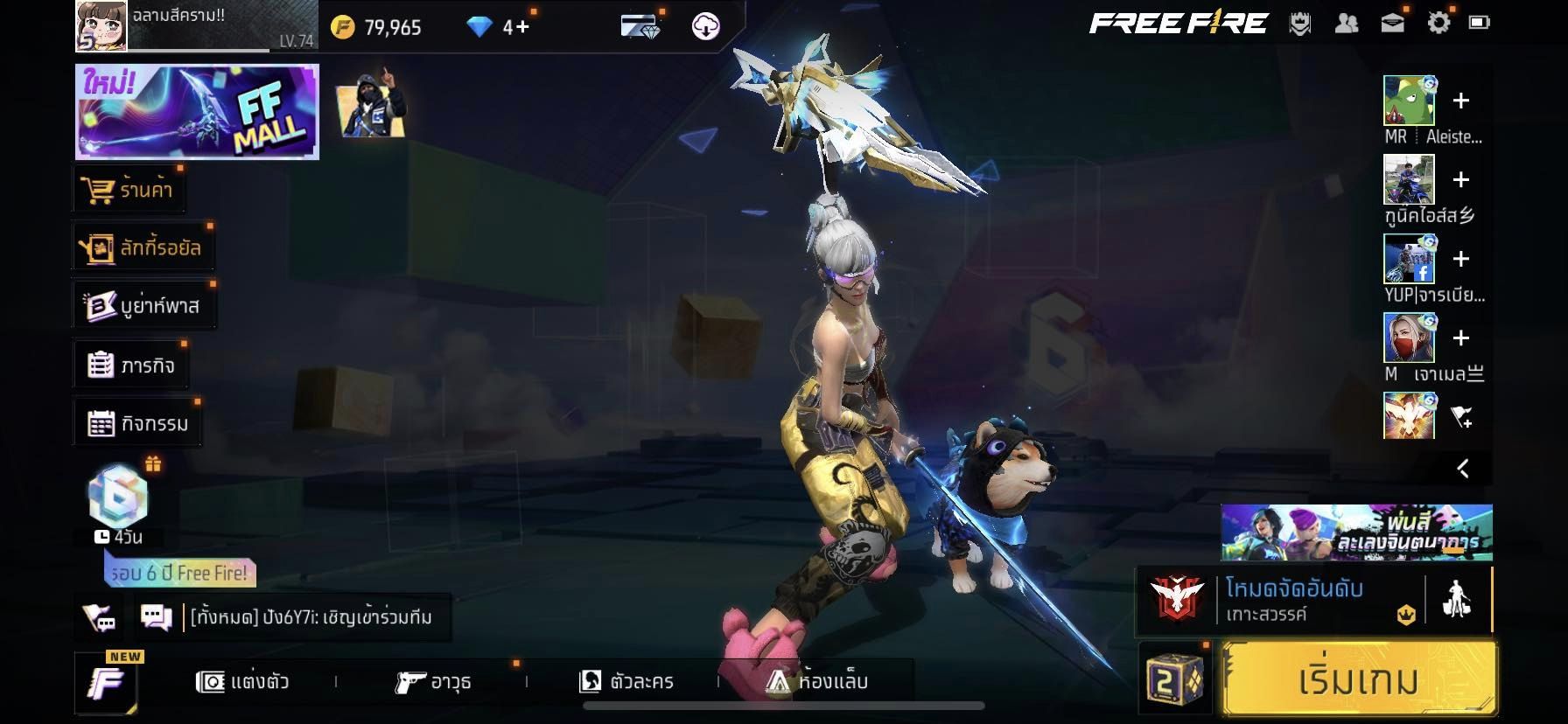Open the บูย่าห์พาส Booyah Pass menu

point(144,306)
